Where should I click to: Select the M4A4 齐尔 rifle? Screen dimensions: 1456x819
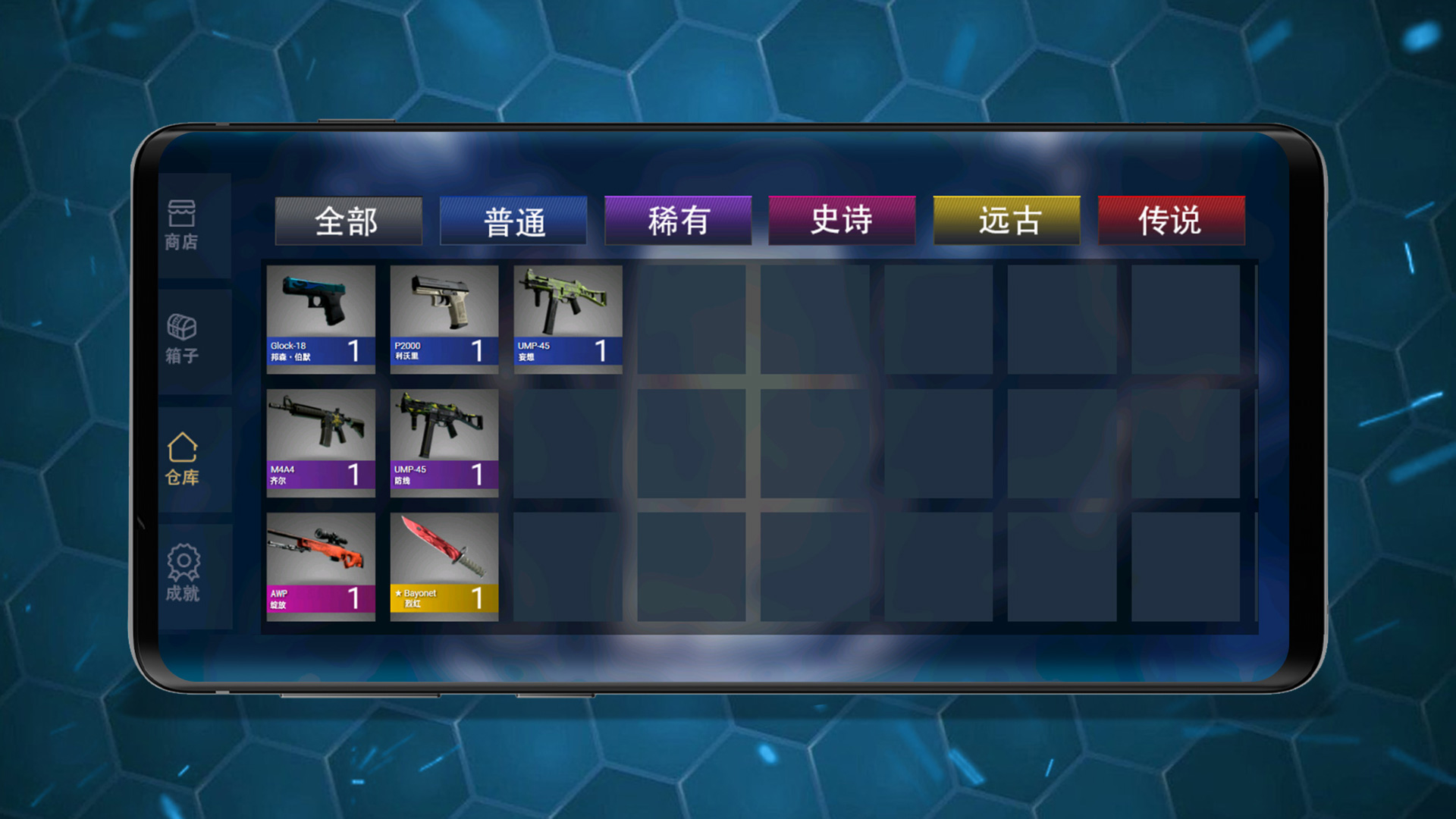tap(320, 440)
